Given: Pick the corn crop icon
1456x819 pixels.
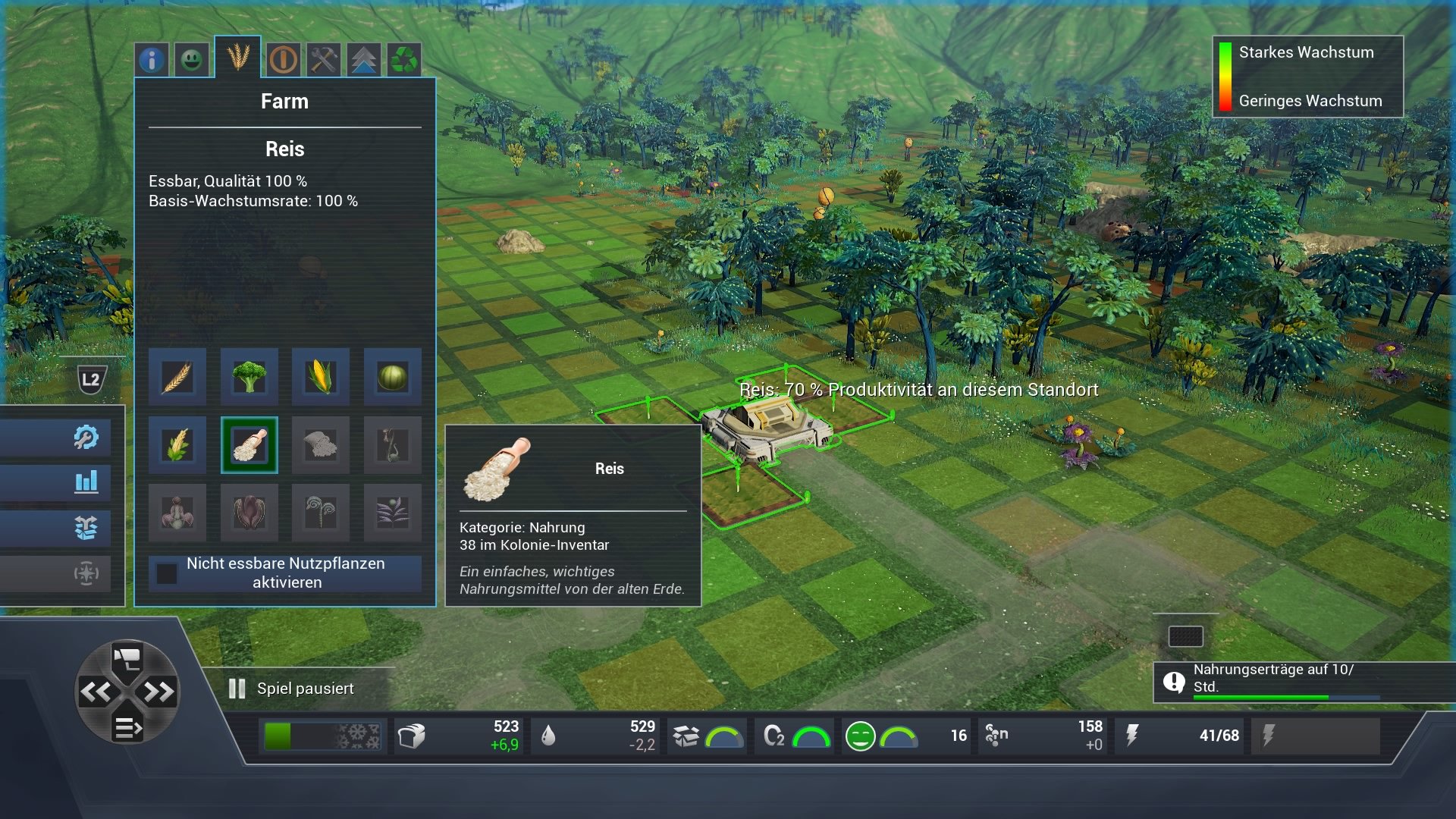Looking at the screenshot, I should (321, 377).
